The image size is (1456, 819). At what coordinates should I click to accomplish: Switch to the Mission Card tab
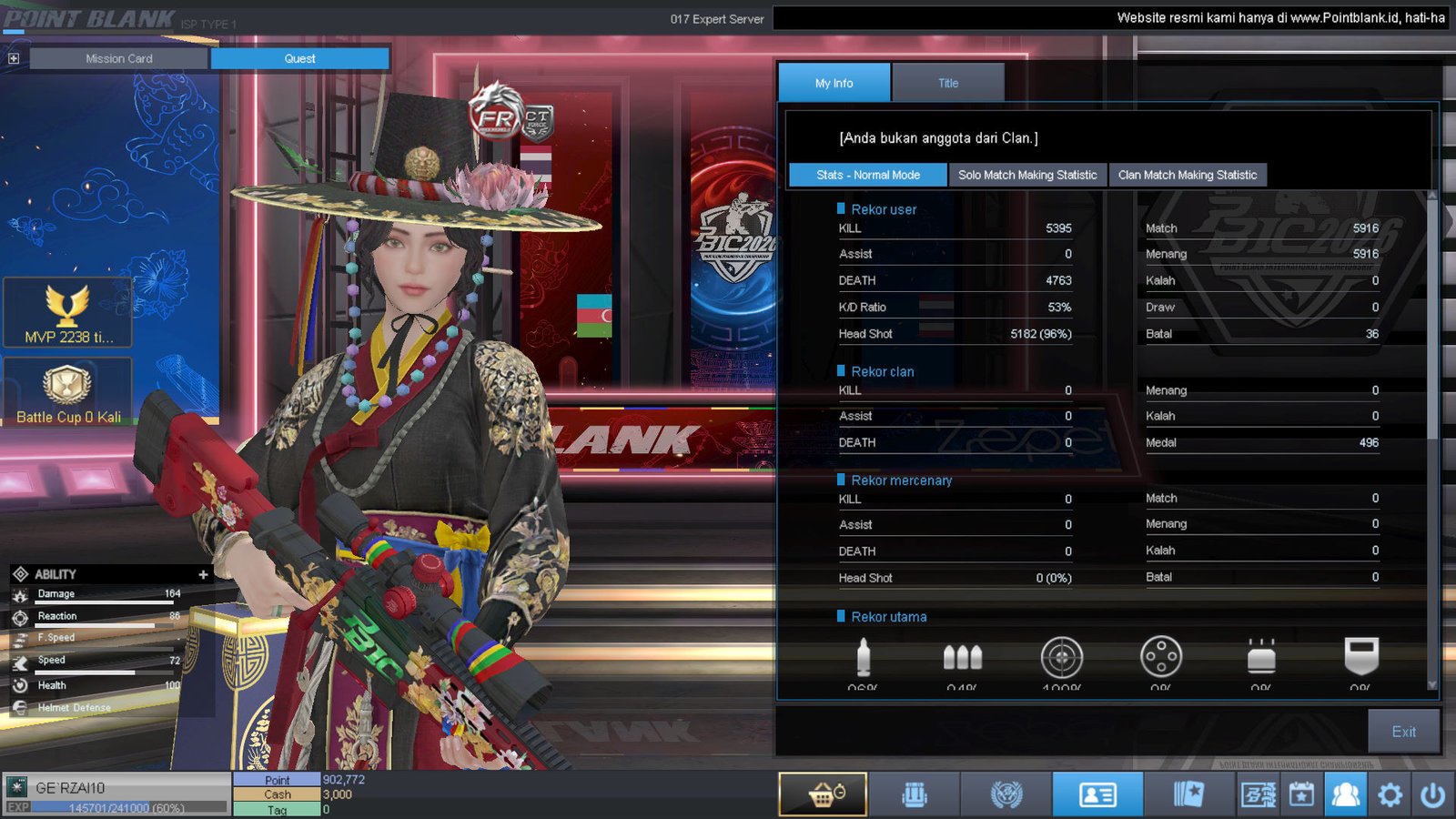click(x=118, y=58)
